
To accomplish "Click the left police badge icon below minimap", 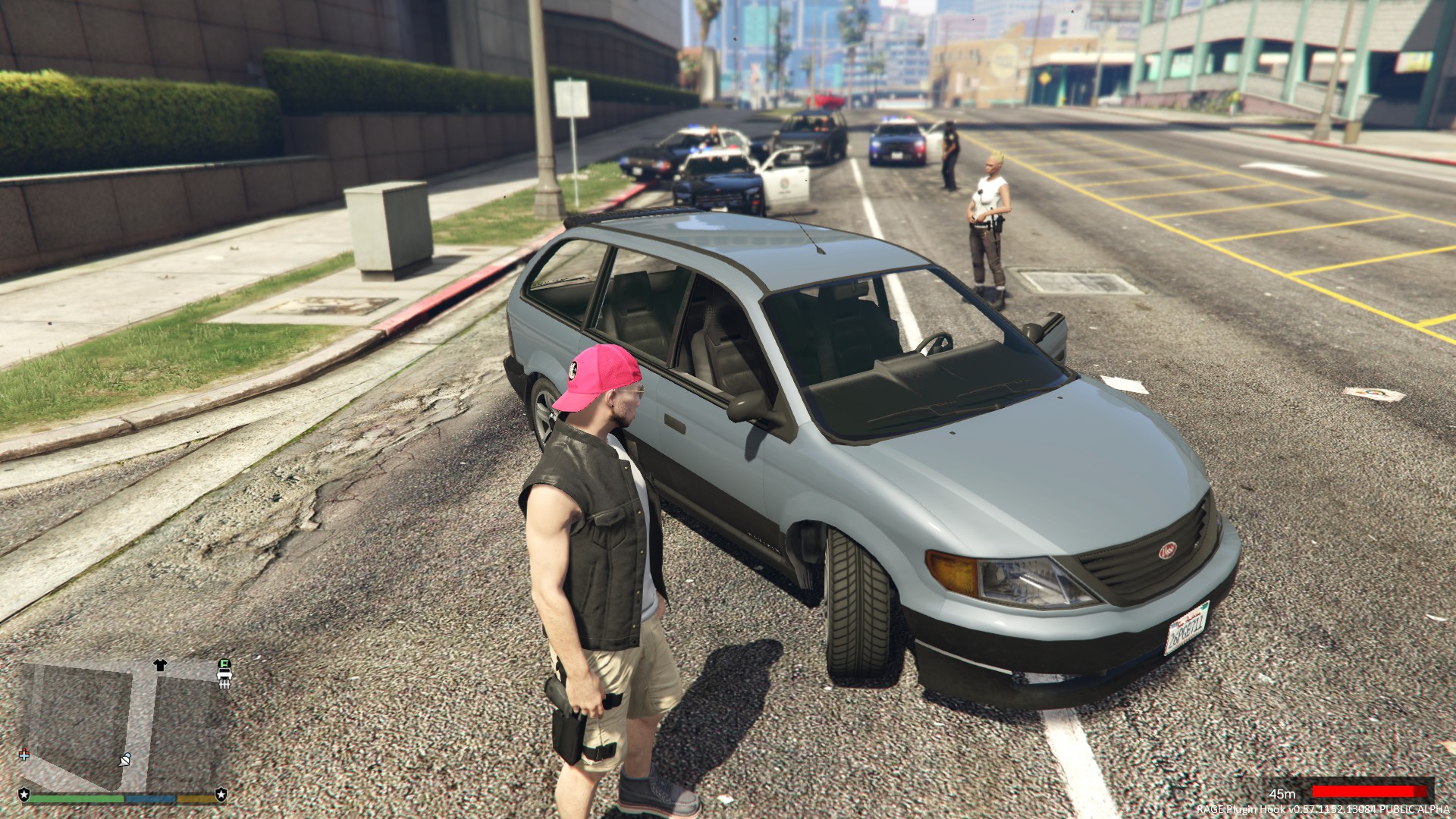I will (x=24, y=795).
